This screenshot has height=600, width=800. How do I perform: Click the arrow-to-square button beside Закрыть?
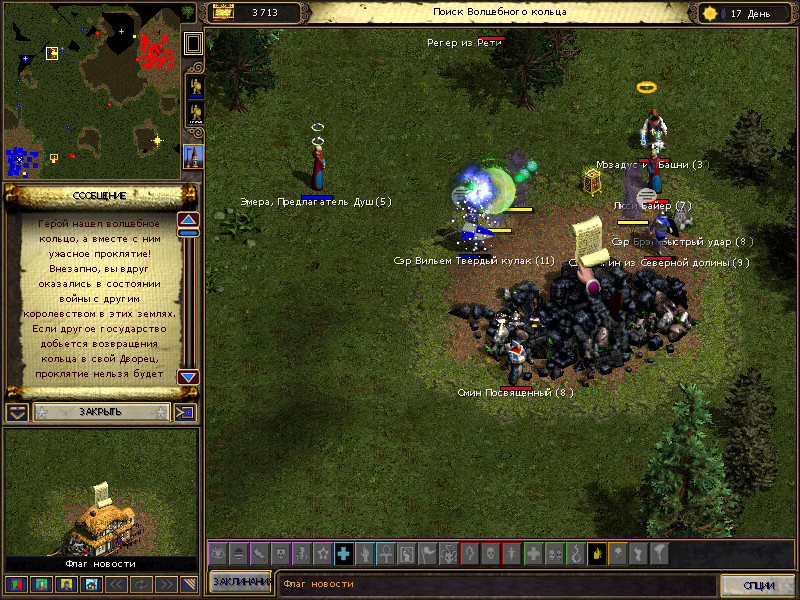coord(186,412)
